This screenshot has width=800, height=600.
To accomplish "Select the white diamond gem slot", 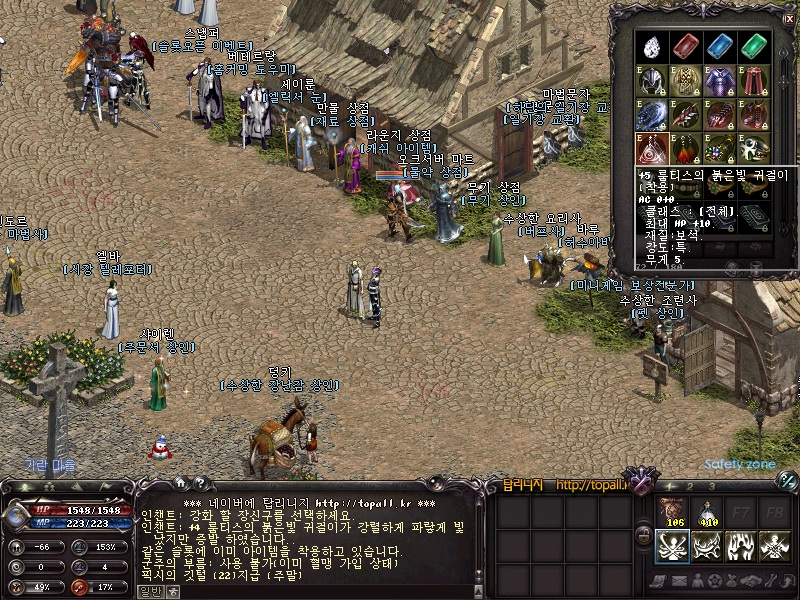I will pyautogui.click(x=652, y=47).
